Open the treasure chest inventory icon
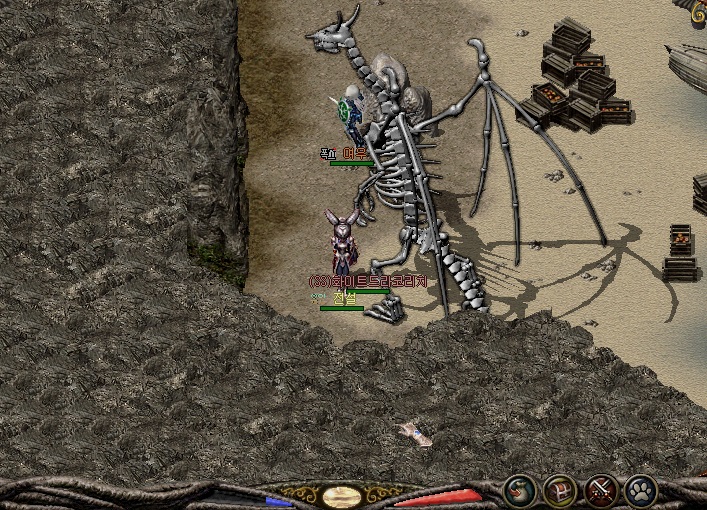The image size is (707, 510). (560, 490)
